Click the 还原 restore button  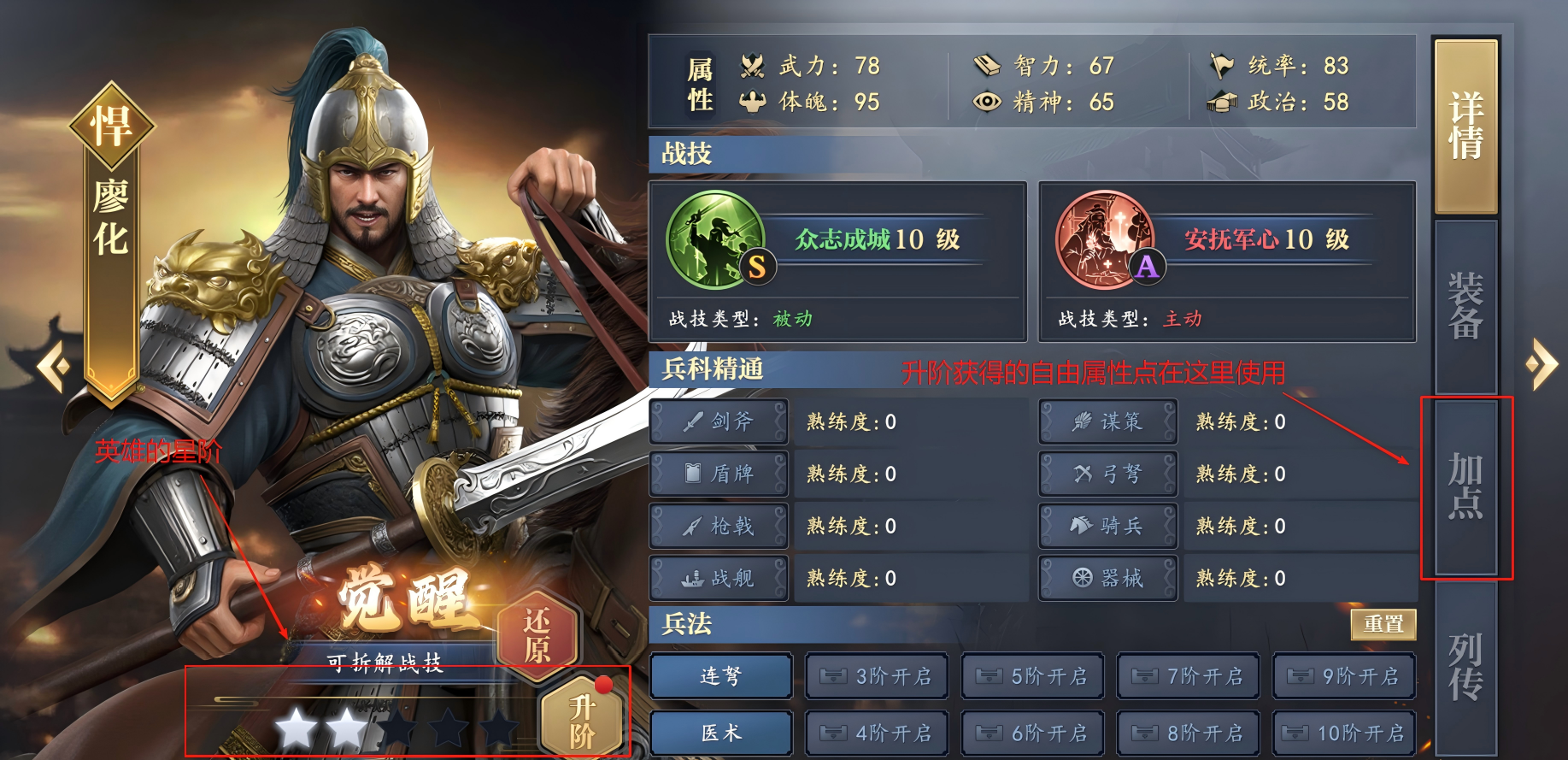(537, 637)
